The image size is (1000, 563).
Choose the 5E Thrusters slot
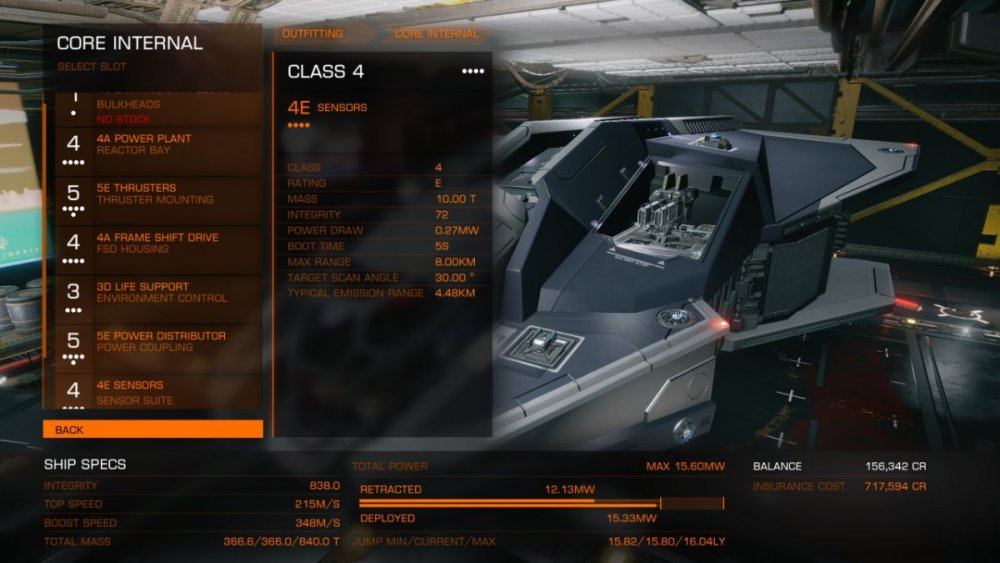click(x=153, y=194)
